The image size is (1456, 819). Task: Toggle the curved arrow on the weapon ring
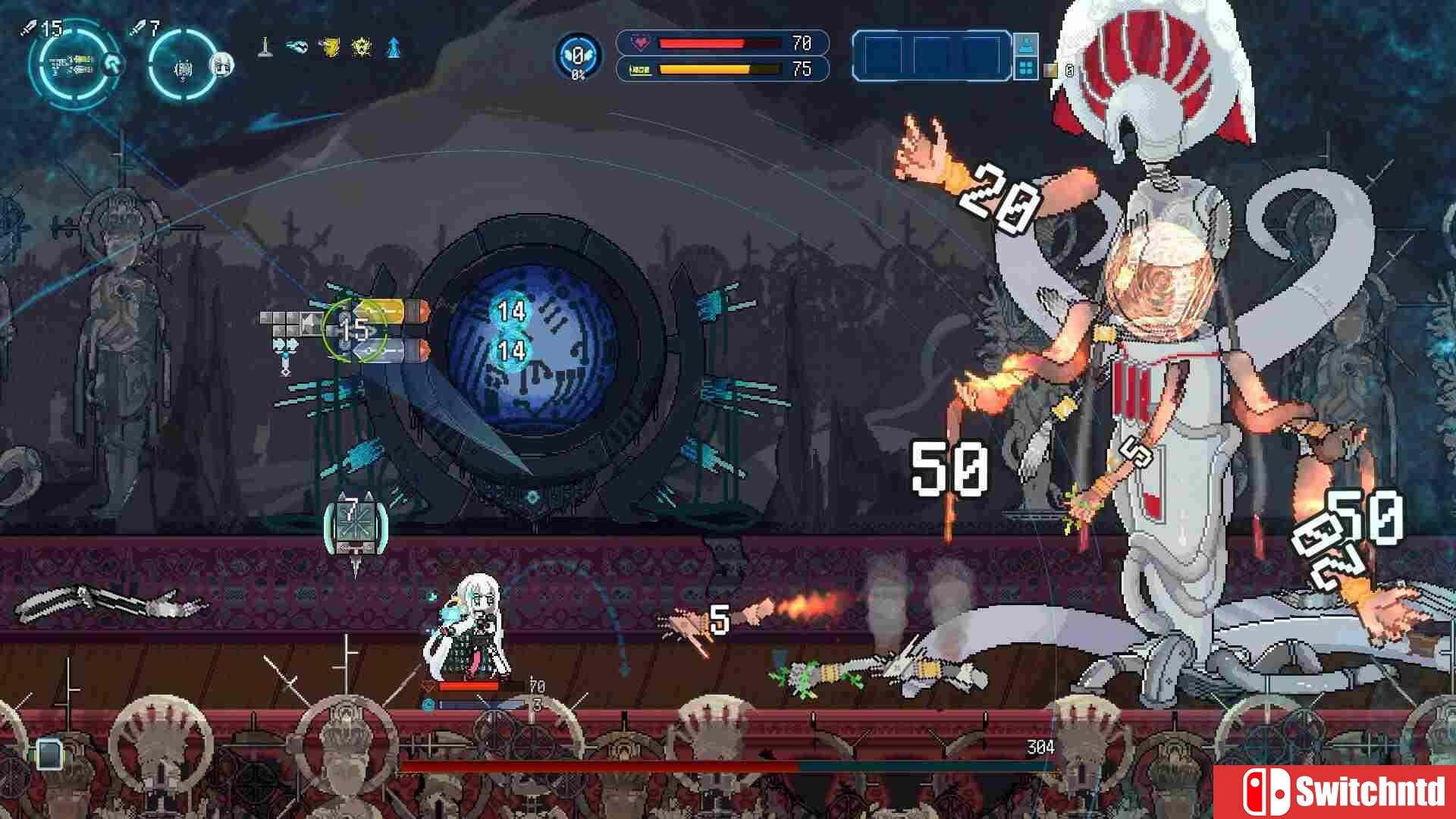click(x=111, y=66)
